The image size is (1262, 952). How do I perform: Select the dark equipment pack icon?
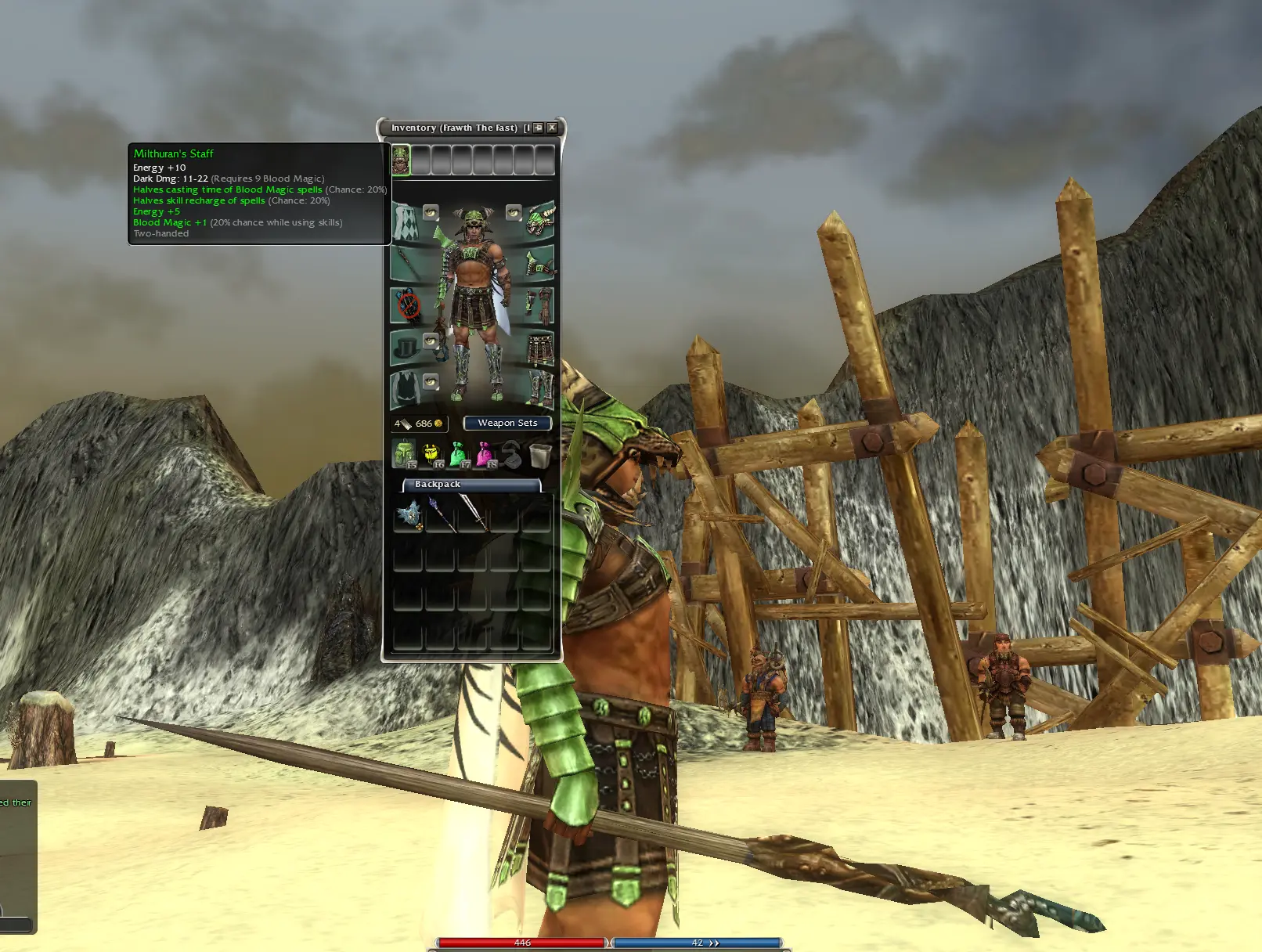click(512, 454)
